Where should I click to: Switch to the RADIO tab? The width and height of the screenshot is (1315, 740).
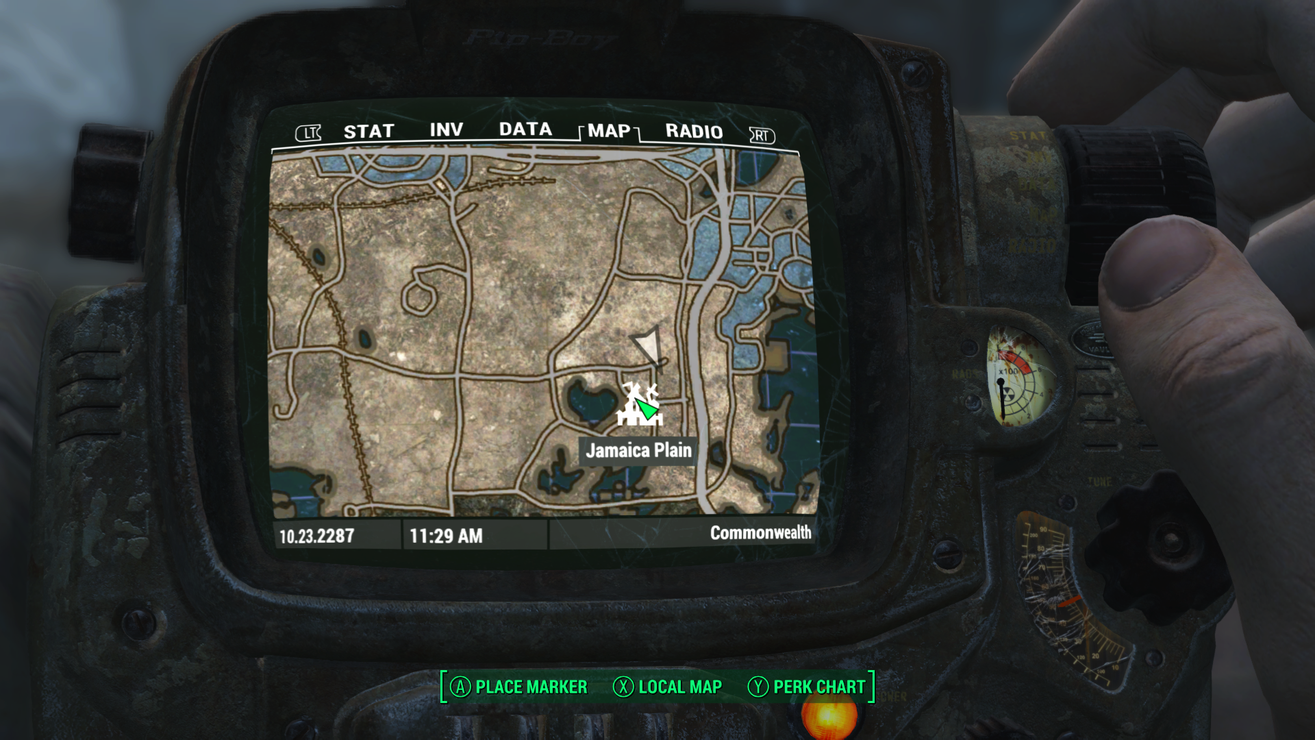pyautogui.click(x=694, y=132)
